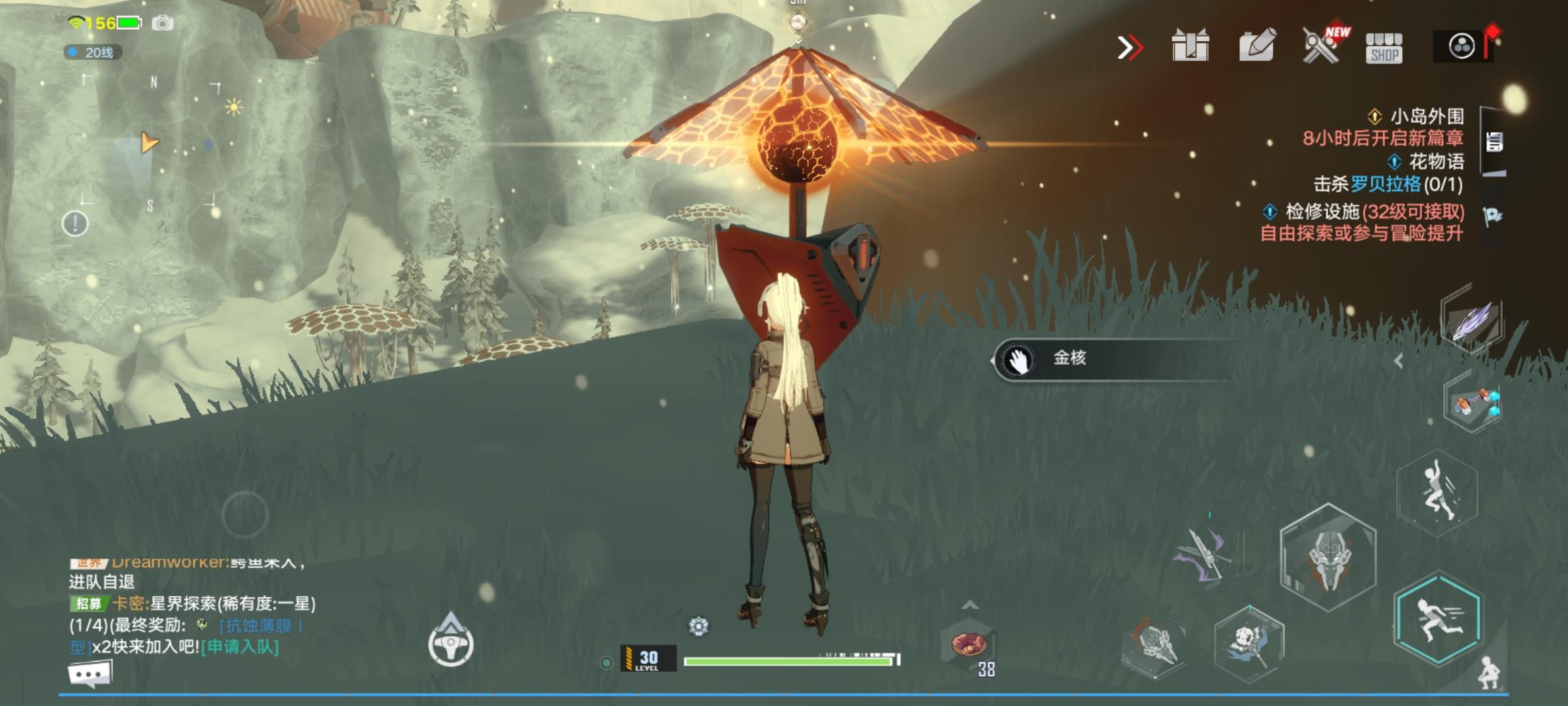Image resolution: width=1568 pixels, height=706 pixels.
Task: Activate the sprint dash button
Action: point(1437,618)
